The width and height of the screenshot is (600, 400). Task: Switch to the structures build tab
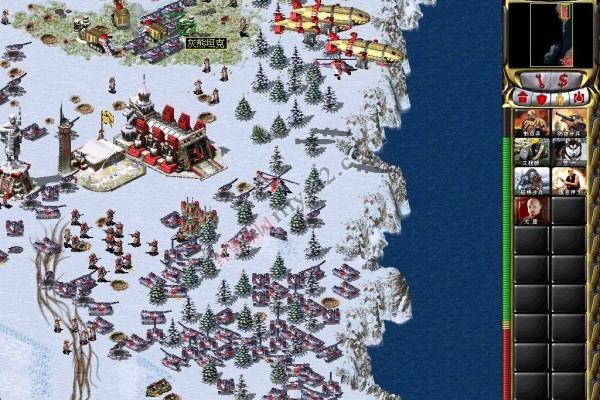tap(523, 98)
